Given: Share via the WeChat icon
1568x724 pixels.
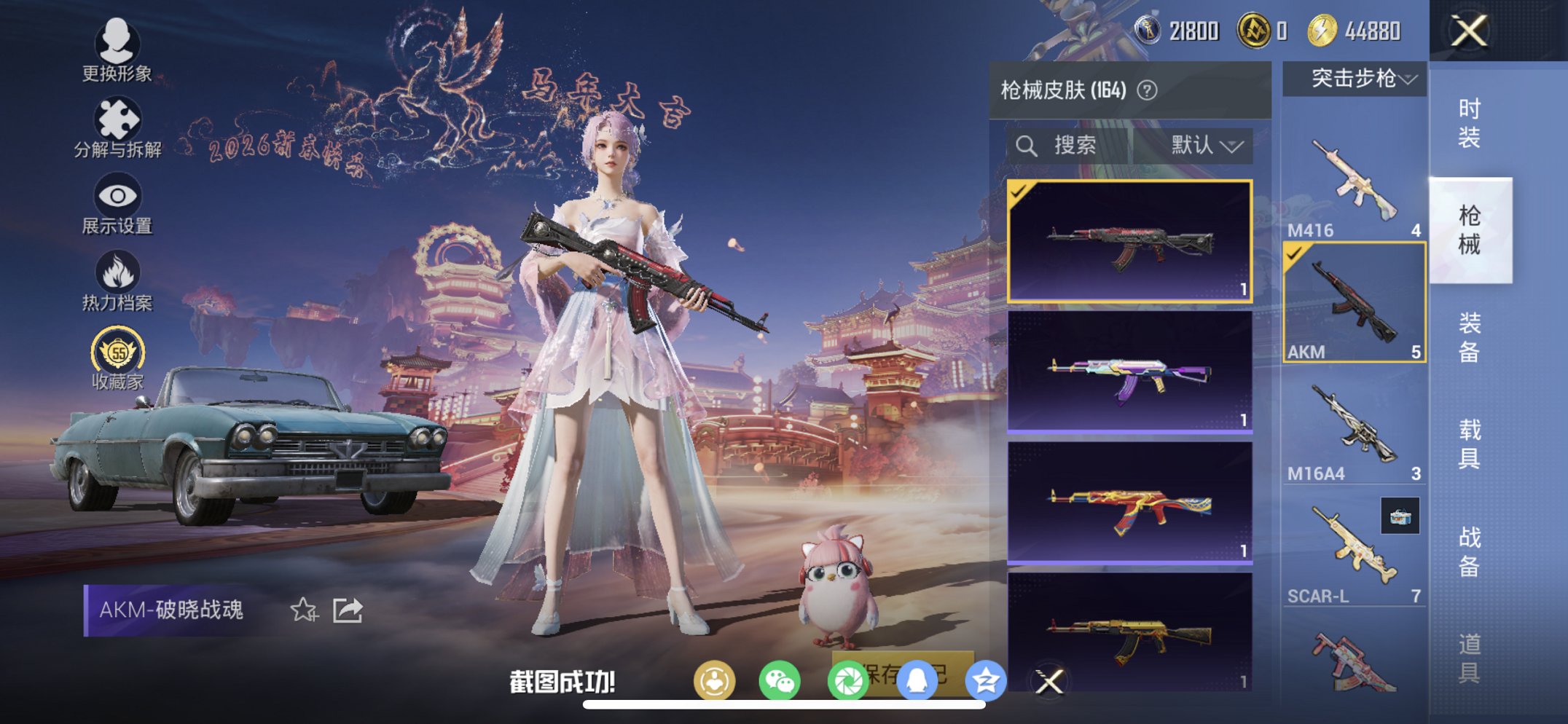Looking at the screenshot, I should pos(781,677).
